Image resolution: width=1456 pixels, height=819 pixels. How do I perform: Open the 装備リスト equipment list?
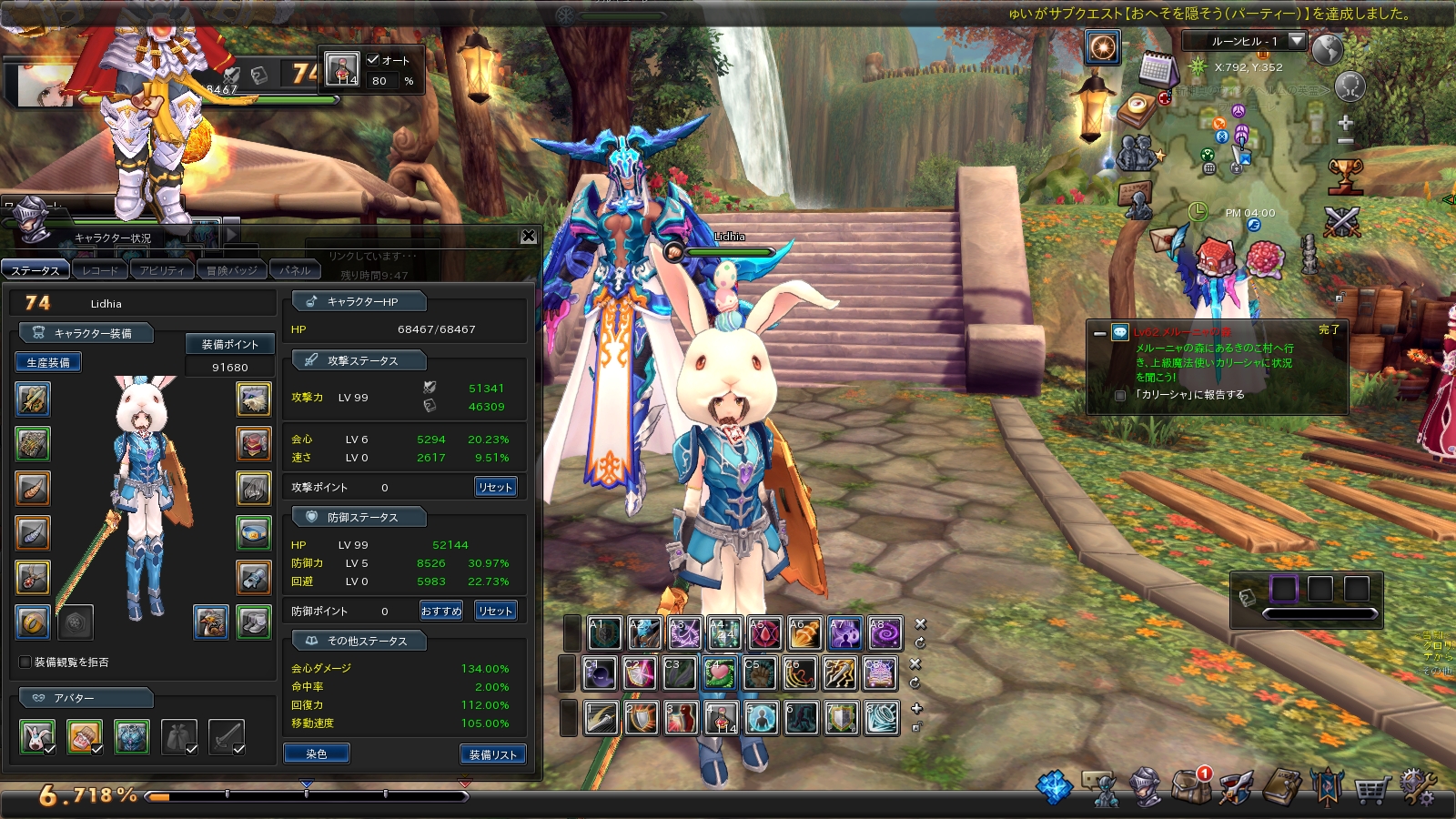coord(492,754)
